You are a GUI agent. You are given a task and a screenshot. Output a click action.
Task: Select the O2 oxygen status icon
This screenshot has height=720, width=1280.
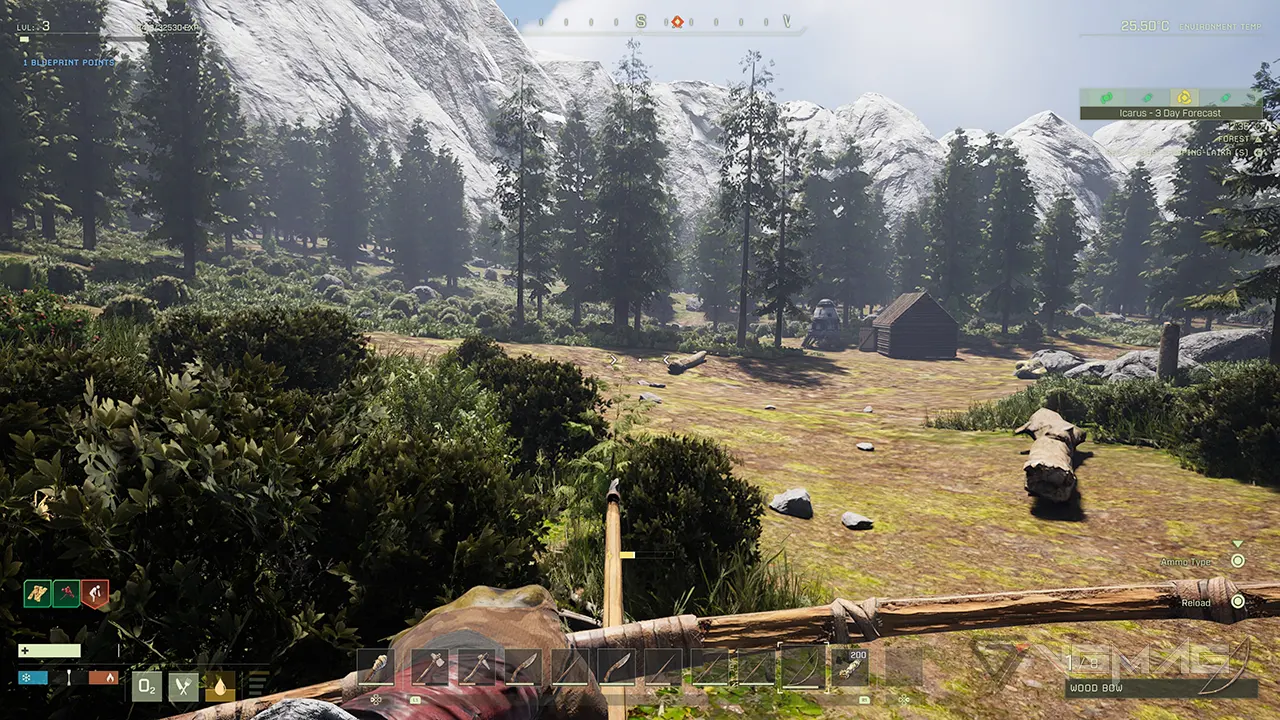click(x=148, y=687)
